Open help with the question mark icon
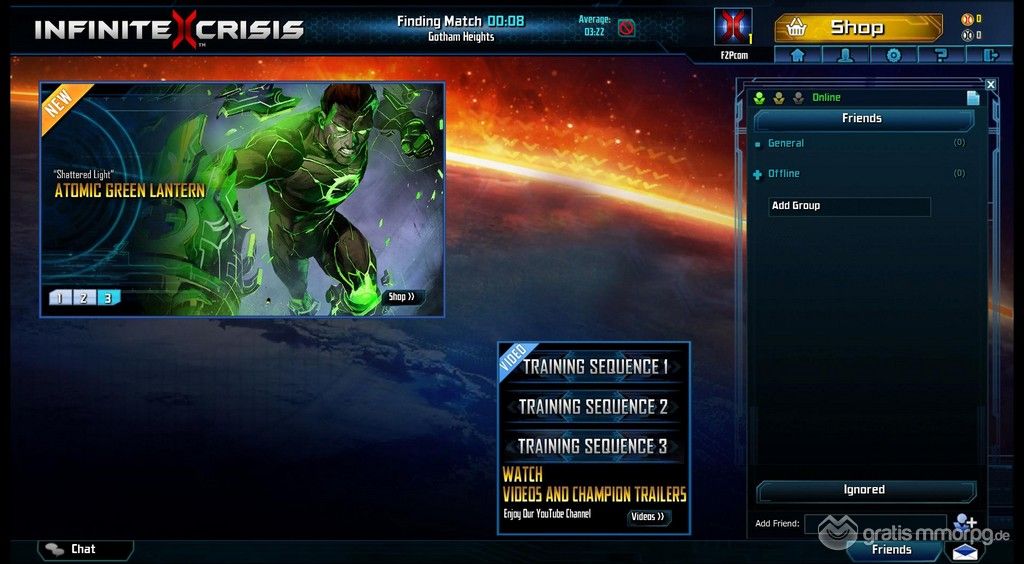 (942, 55)
